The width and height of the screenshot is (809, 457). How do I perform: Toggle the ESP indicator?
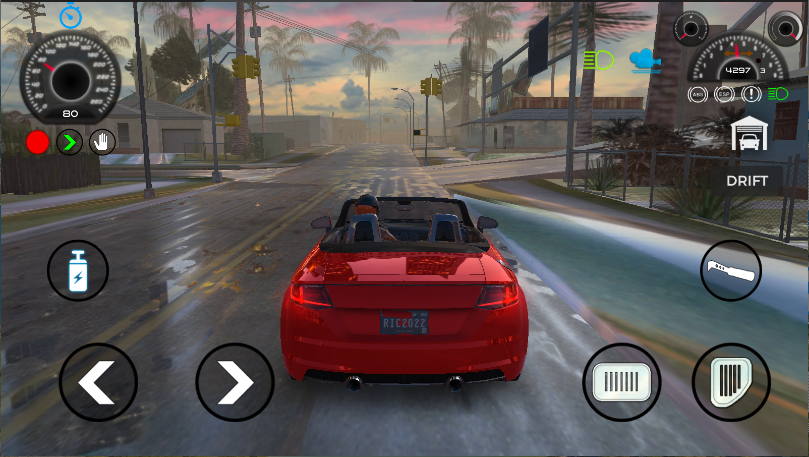point(723,94)
